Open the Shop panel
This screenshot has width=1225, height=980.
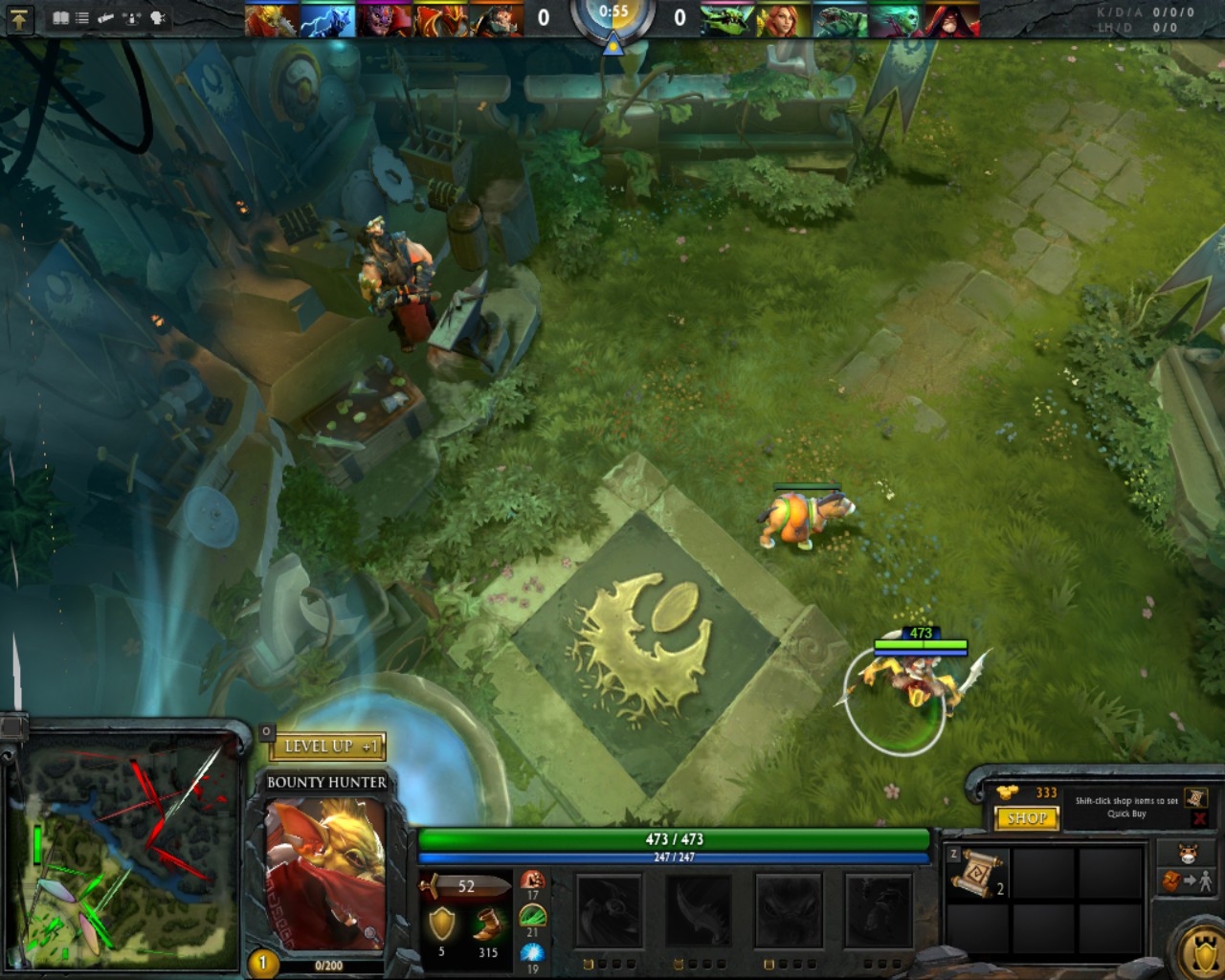click(1027, 818)
